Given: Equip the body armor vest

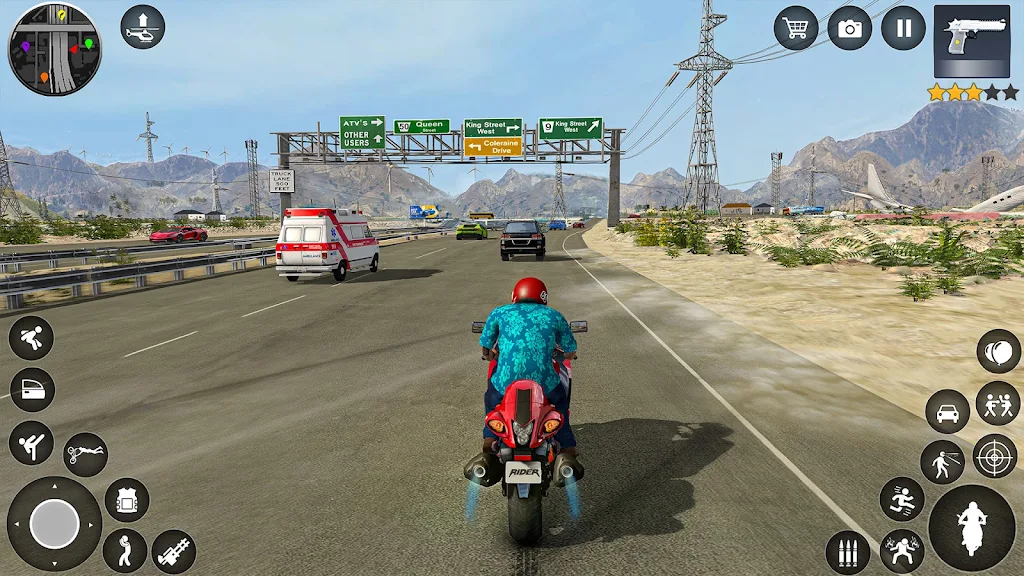Looking at the screenshot, I should pyautogui.click(x=127, y=500).
